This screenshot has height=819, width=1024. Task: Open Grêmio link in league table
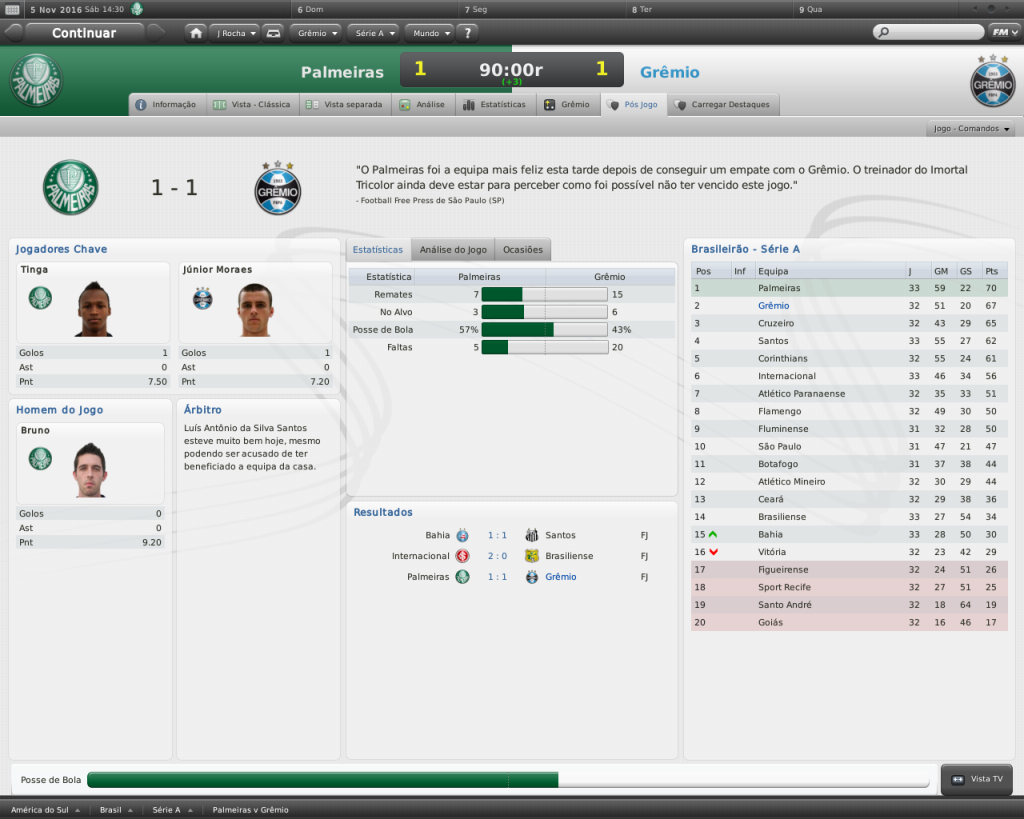coord(773,306)
